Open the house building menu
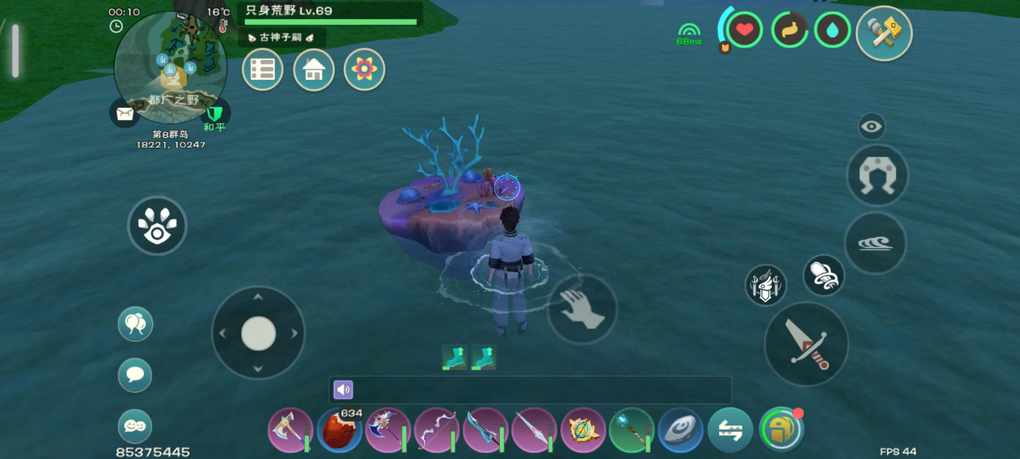 click(x=313, y=70)
